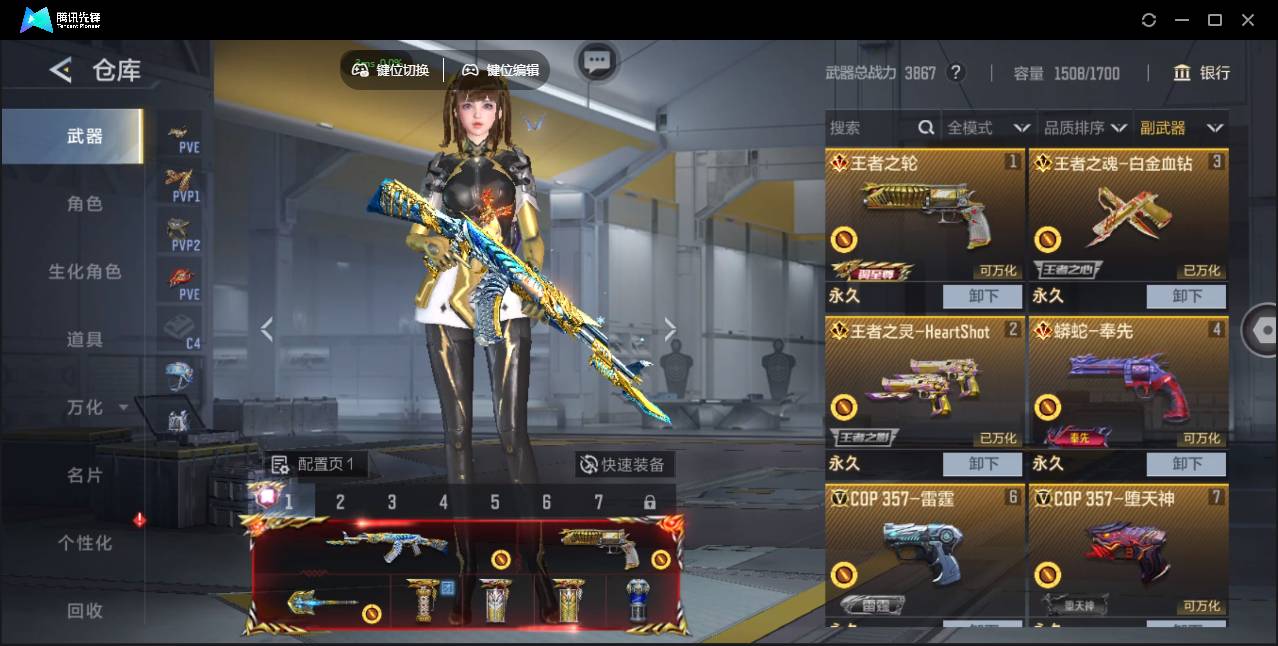The width and height of the screenshot is (1278, 646).
Task: Click the weapon 搜索 search field
Action: pyautogui.click(x=870, y=128)
